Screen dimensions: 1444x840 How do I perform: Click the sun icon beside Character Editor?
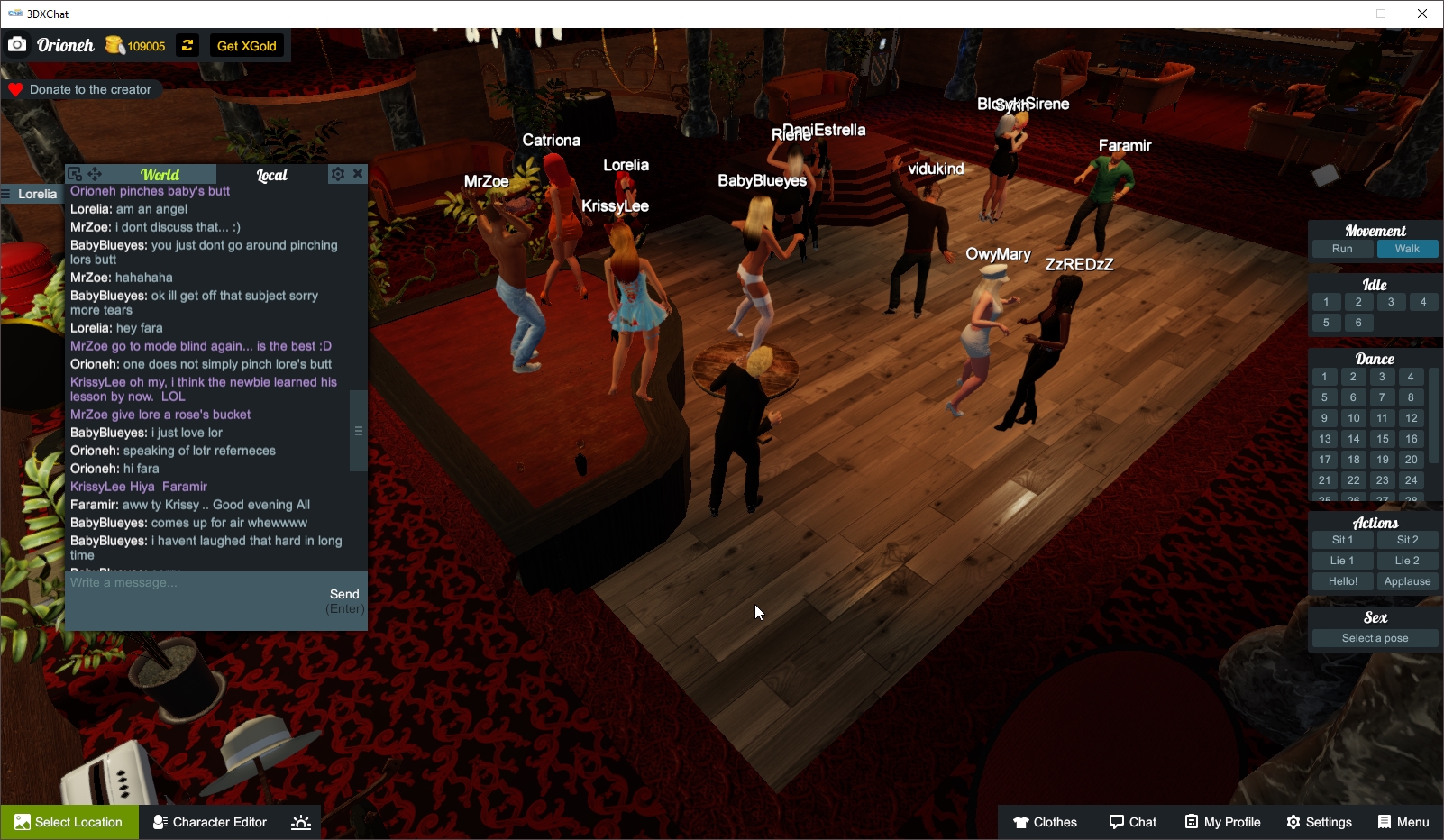(300, 821)
